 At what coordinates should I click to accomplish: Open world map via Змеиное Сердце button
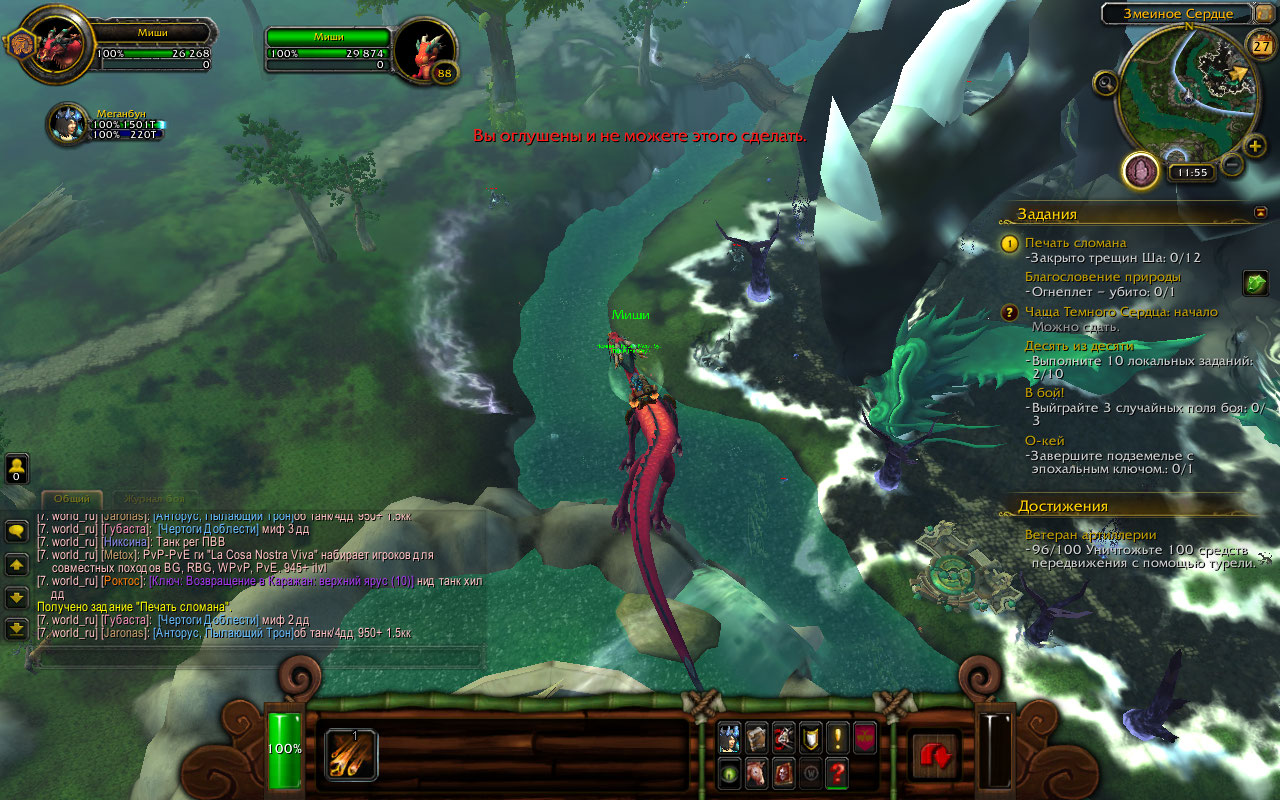(x=1175, y=14)
